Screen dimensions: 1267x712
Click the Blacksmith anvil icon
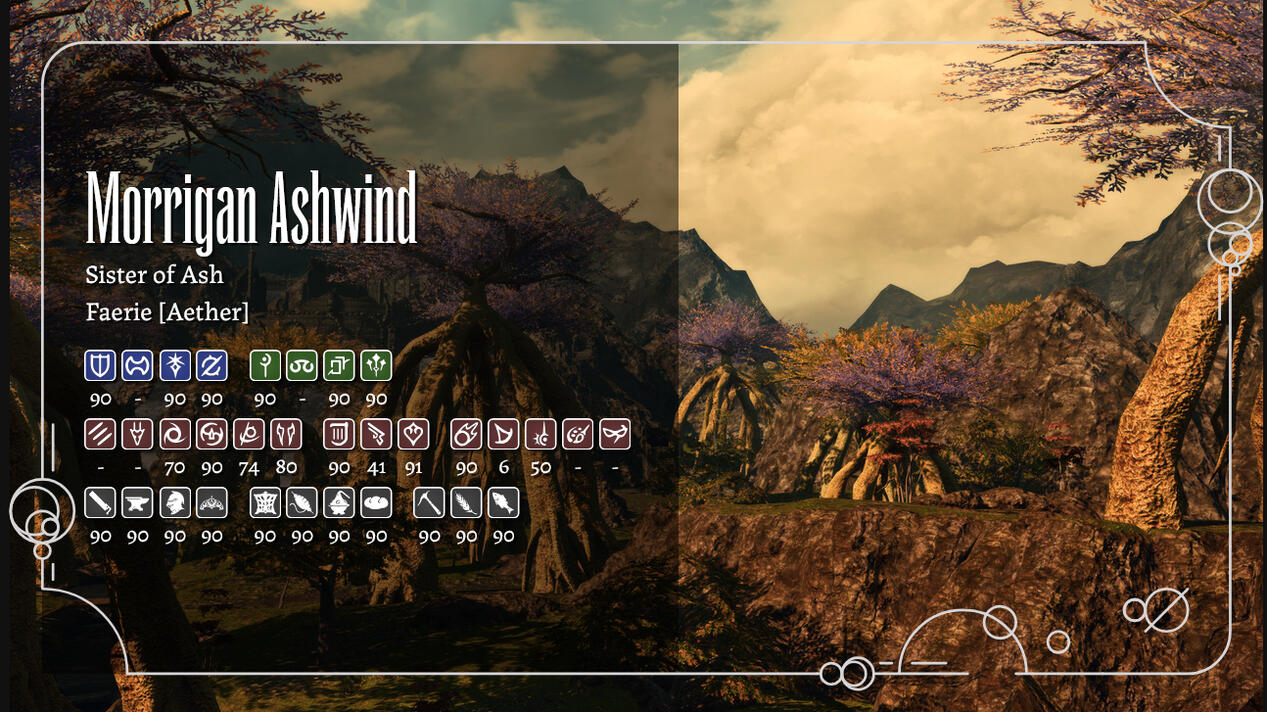[137, 502]
